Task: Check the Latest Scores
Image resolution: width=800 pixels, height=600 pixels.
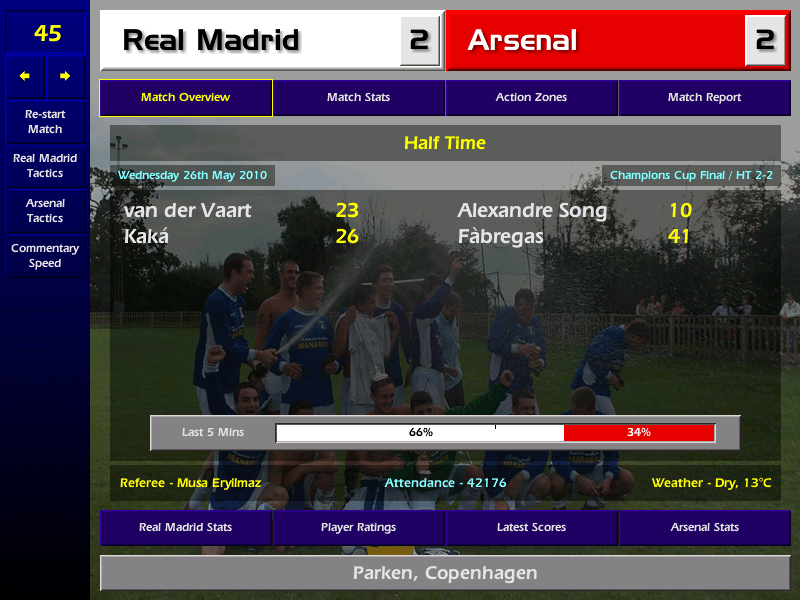Action: [x=531, y=527]
